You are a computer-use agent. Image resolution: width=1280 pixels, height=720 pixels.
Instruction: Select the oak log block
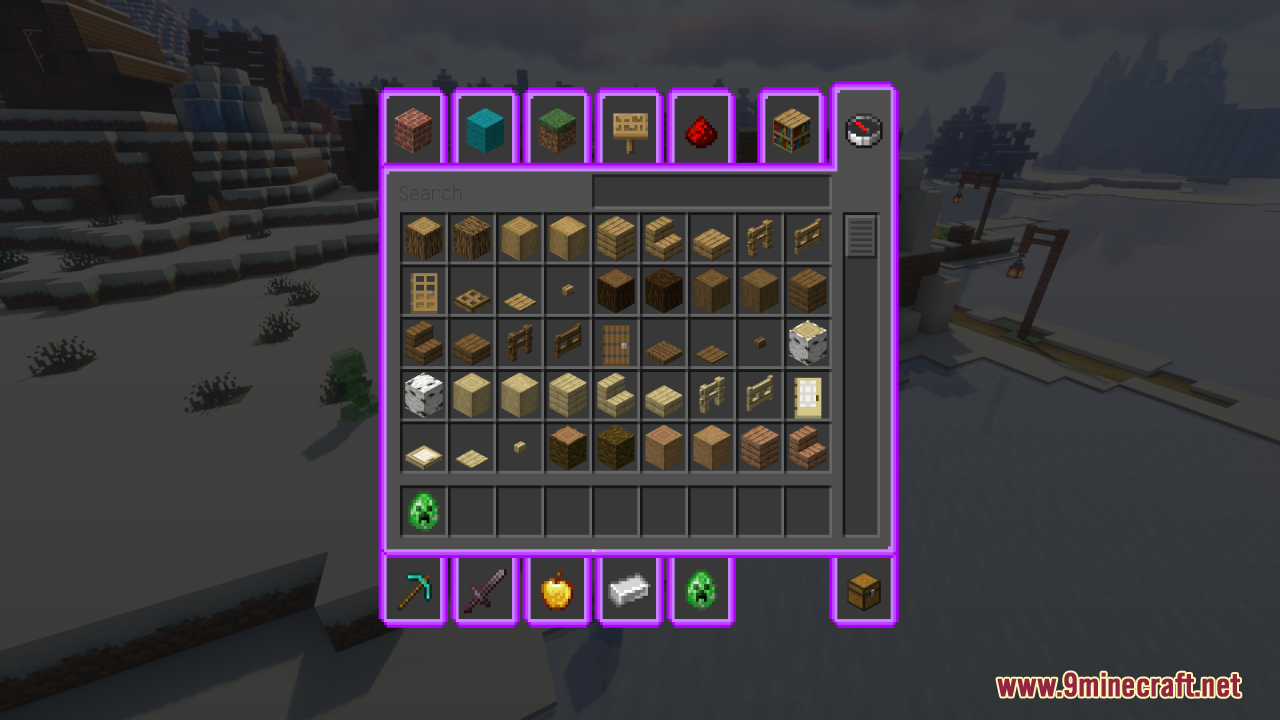pyautogui.click(x=423, y=237)
